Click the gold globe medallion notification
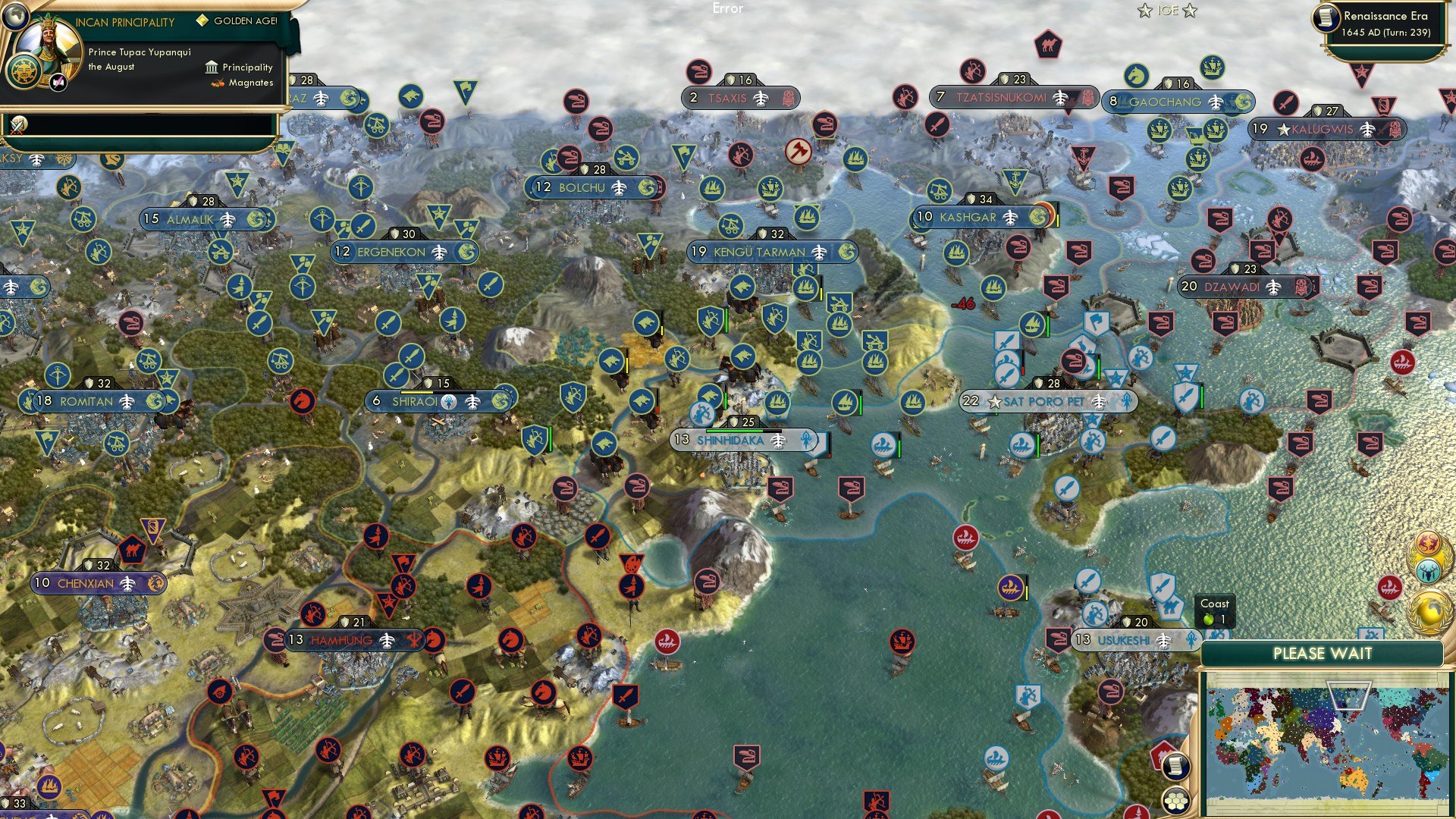 pos(1429,611)
